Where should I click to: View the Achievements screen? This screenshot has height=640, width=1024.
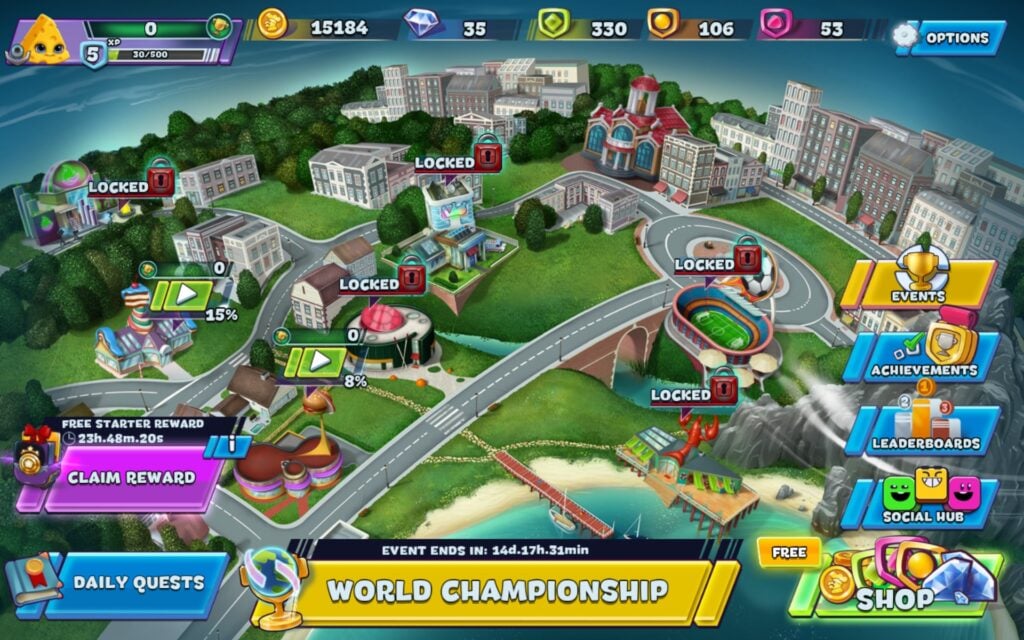click(922, 357)
